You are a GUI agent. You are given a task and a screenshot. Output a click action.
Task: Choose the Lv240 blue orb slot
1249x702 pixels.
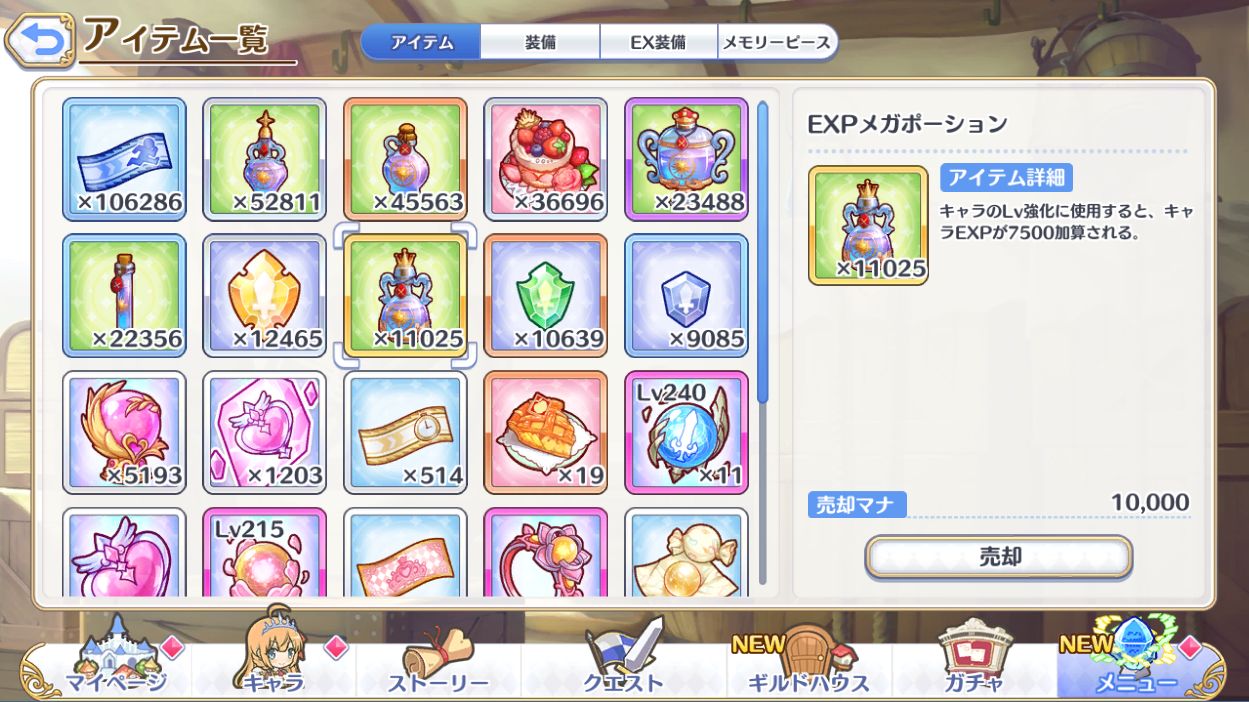(686, 433)
